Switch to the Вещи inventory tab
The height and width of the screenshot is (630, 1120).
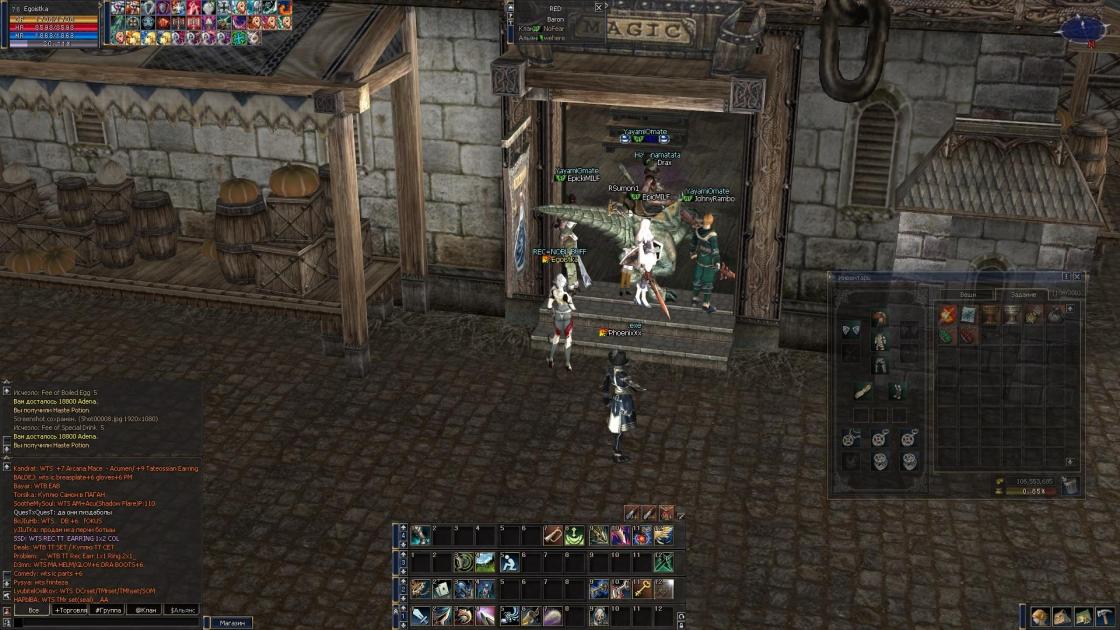(x=968, y=295)
